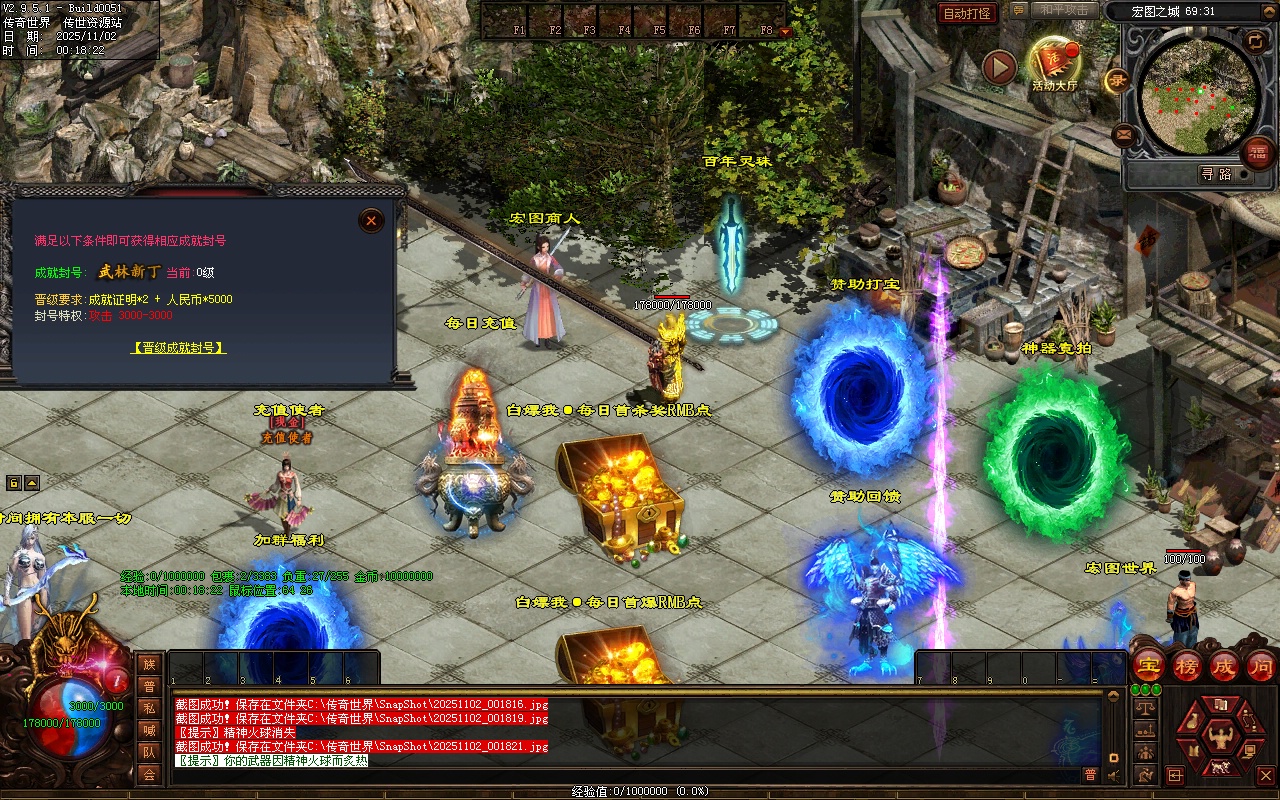
Task: Show the 榜 rankings panel
Action: coord(1186,665)
